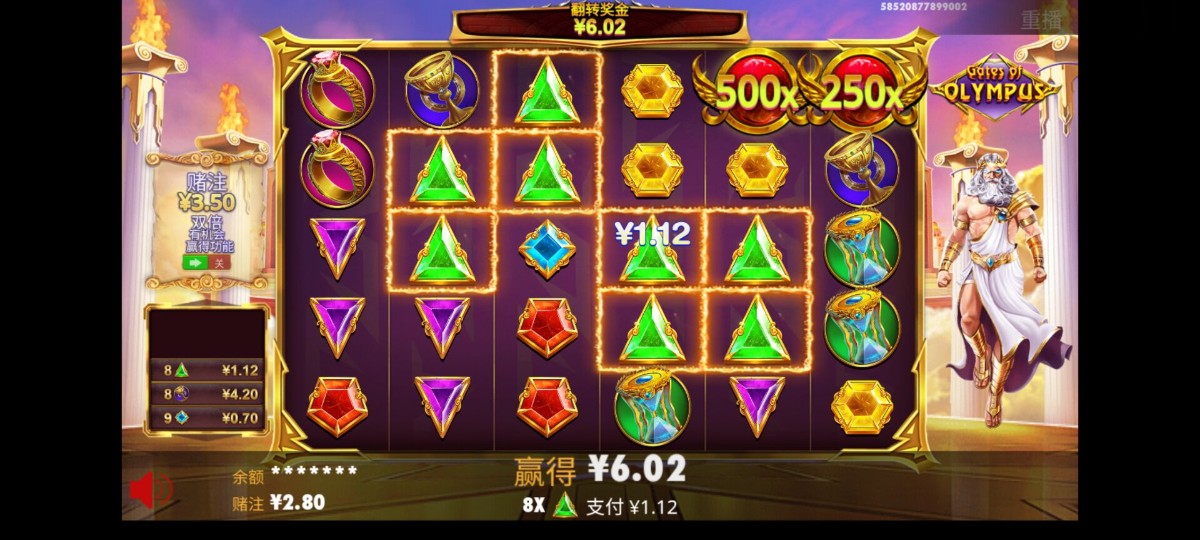Switch double chance to 关 (off)
The image size is (1200, 540).
pyautogui.click(x=220, y=263)
